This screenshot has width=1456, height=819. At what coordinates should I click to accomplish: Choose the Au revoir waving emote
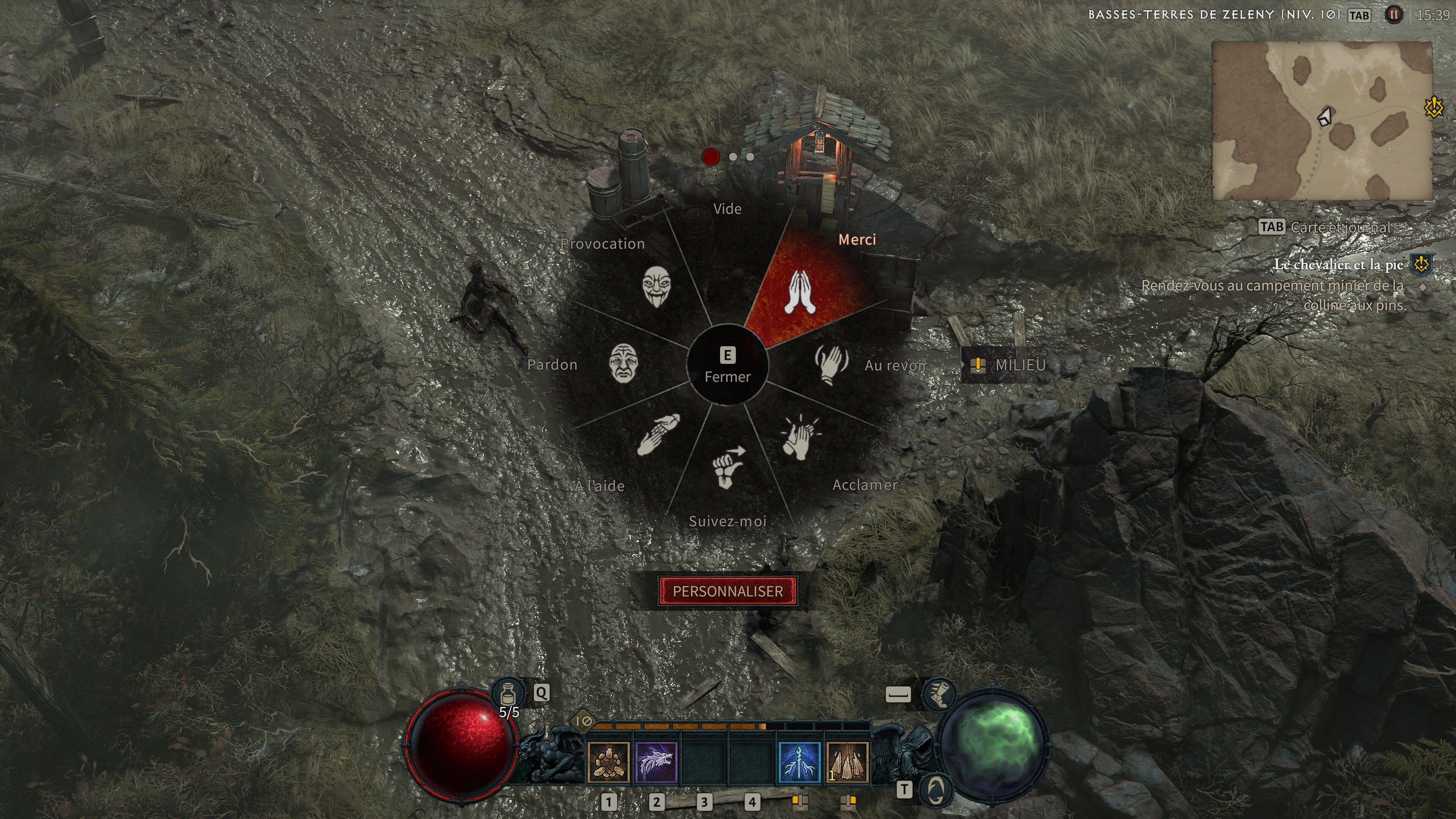(x=831, y=364)
